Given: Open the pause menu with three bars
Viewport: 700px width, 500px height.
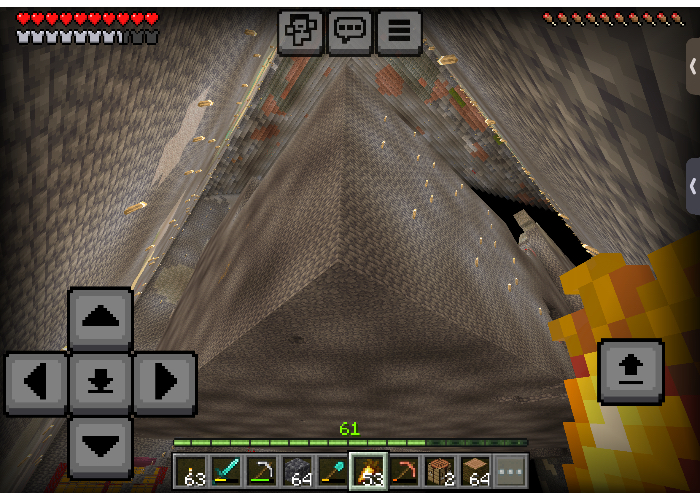Looking at the screenshot, I should (x=398, y=31).
